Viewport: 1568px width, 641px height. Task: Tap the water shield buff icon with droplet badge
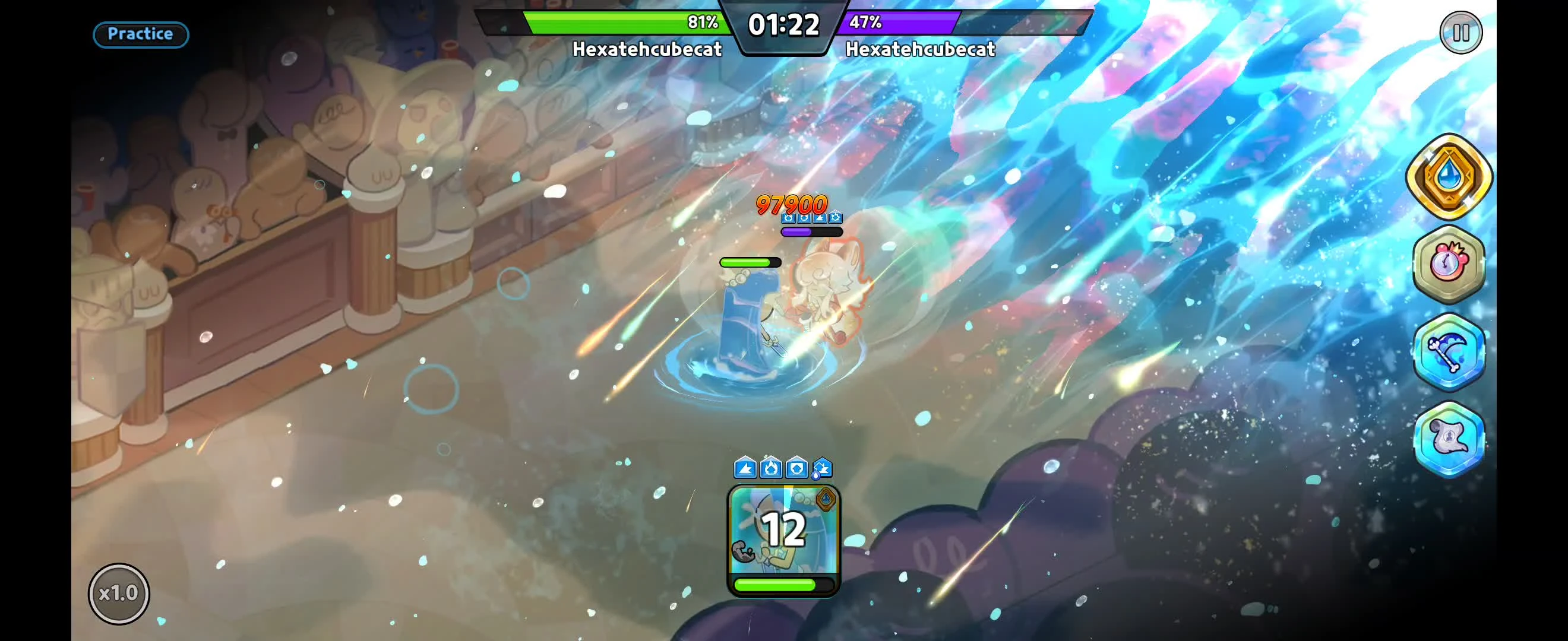pos(823,468)
